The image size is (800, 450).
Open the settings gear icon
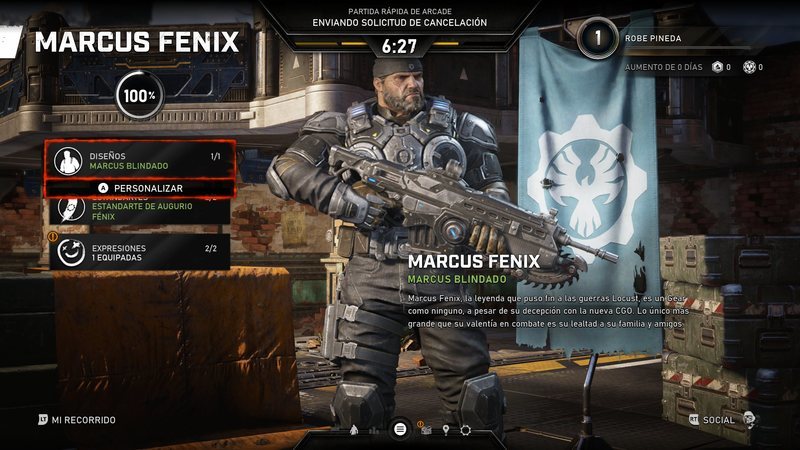click(x=465, y=430)
